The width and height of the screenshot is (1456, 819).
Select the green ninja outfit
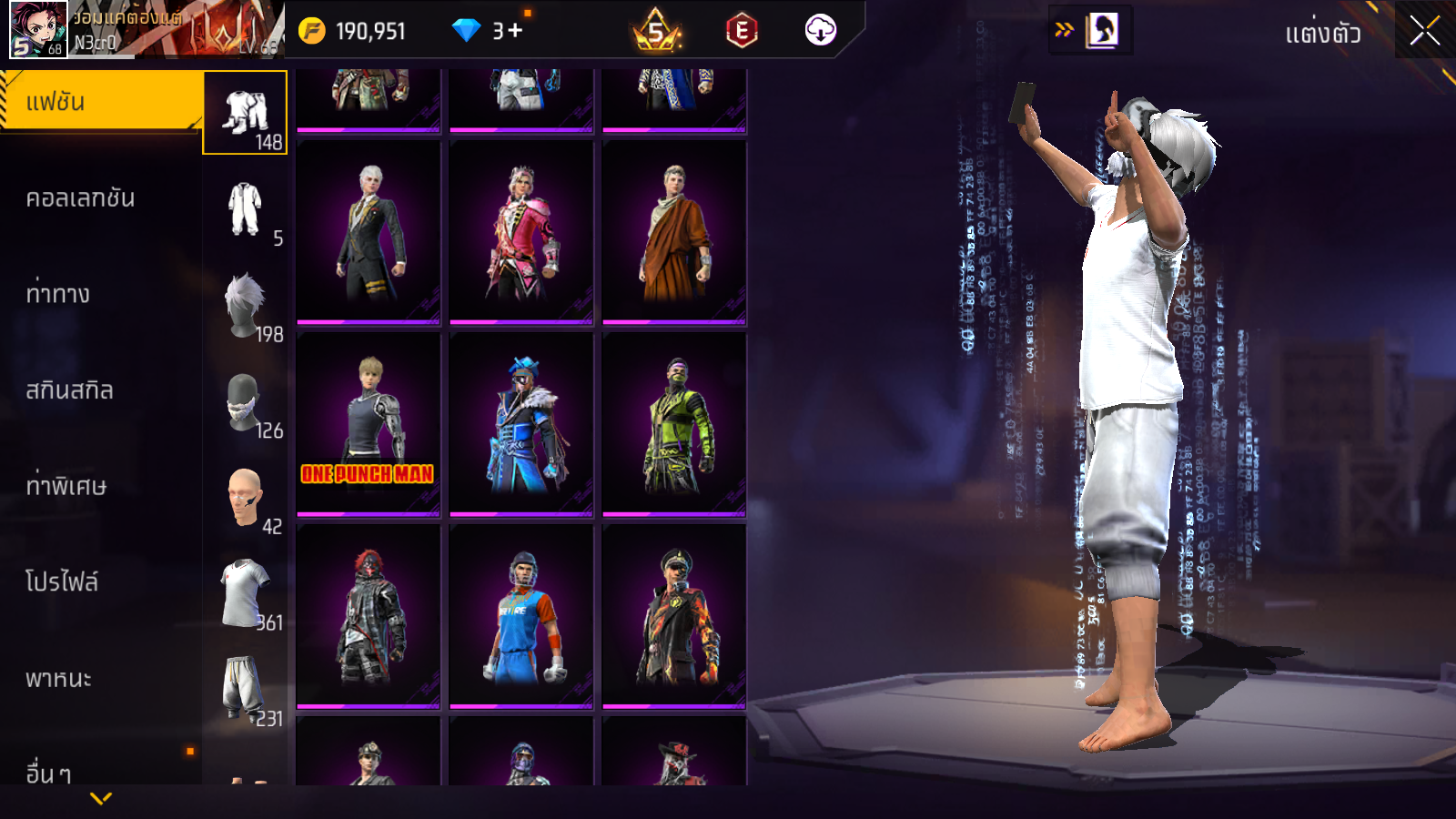point(674,424)
